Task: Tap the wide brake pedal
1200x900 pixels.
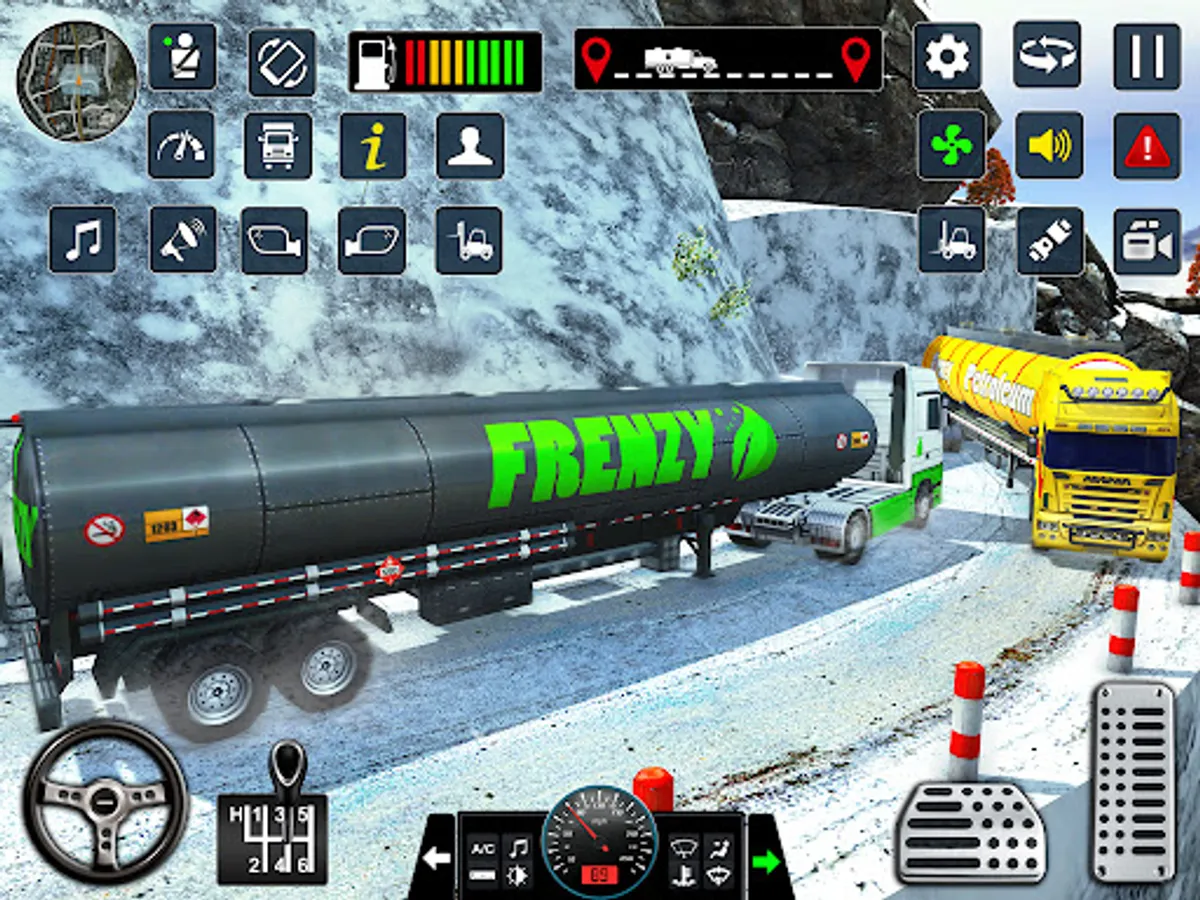Action: pos(970,832)
